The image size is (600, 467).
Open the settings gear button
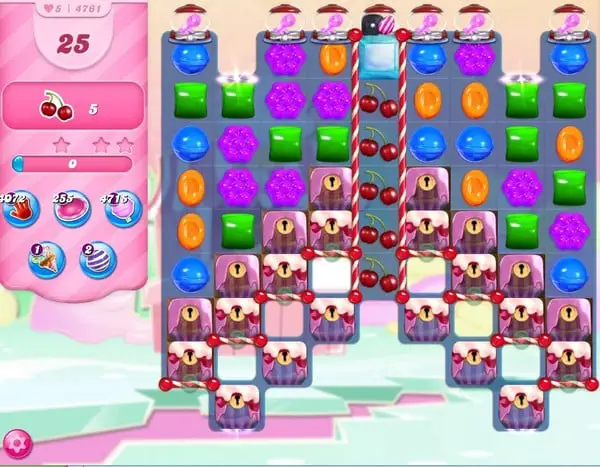point(17,443)
